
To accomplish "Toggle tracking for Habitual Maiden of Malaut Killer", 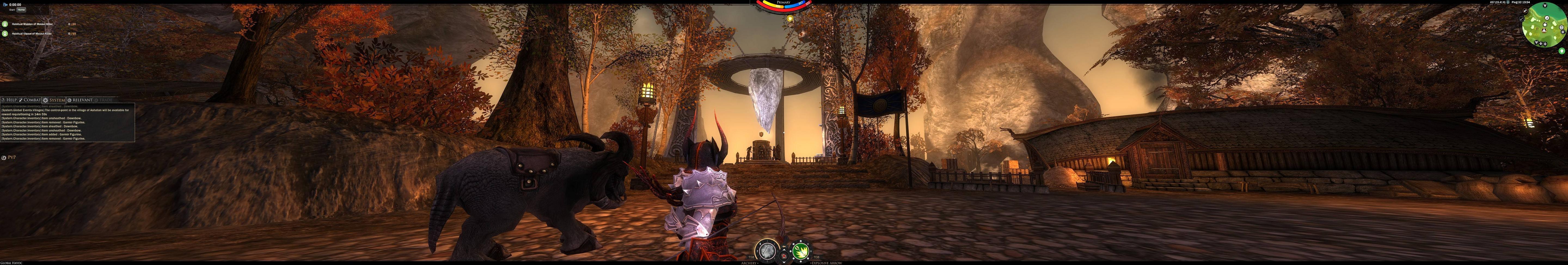I will [x=5, y=24].
